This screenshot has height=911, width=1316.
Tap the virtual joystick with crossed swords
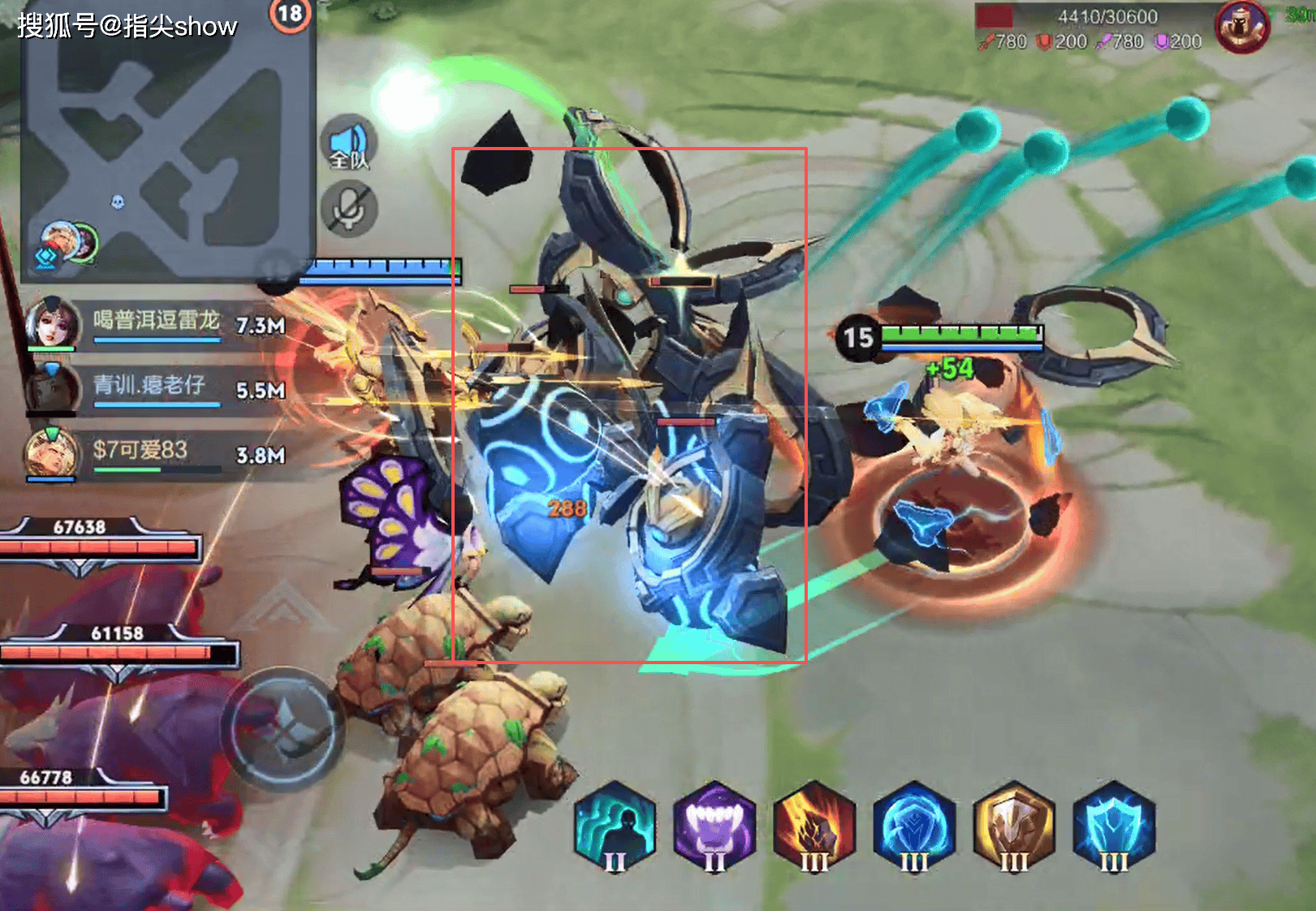point(283,728)
